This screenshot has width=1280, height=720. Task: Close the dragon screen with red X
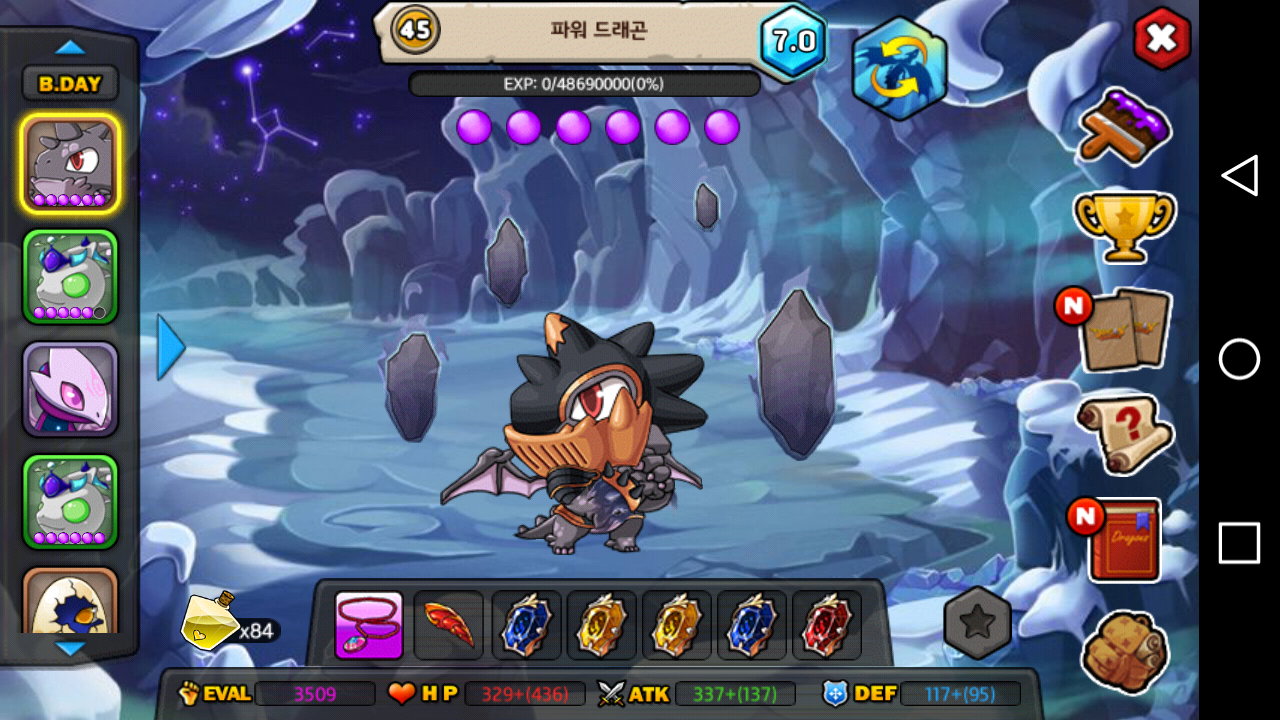pyautogui.click(x=1161, y=38)
